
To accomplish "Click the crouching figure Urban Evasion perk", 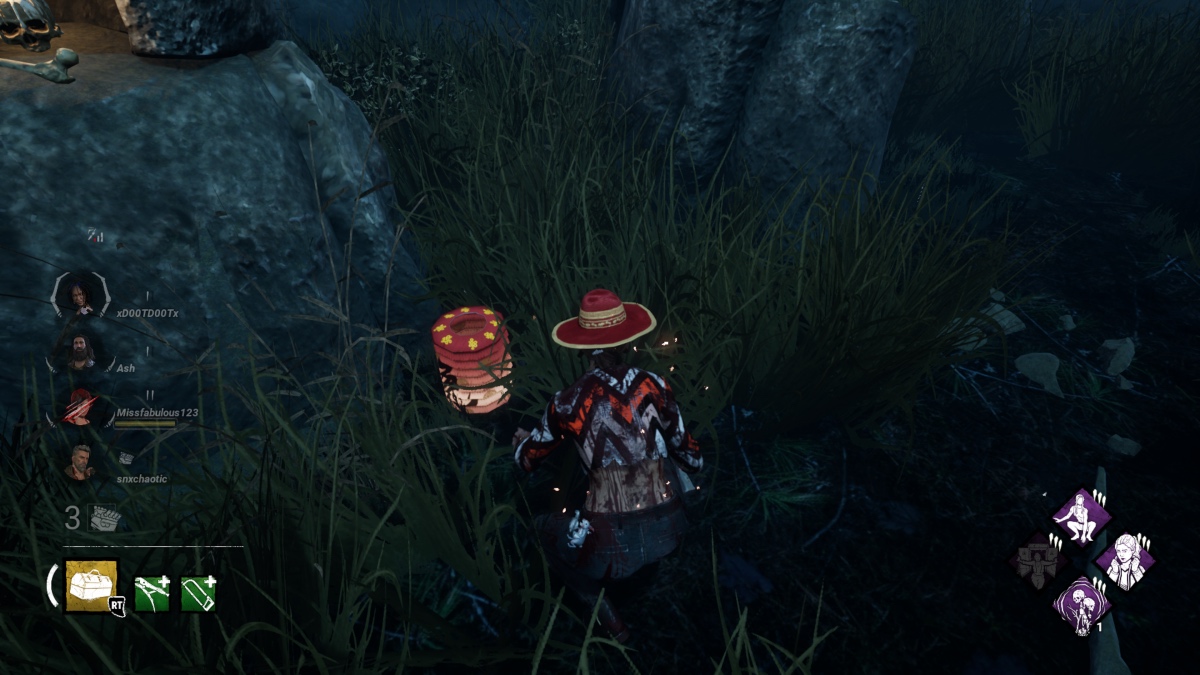I will tap(1081, 517).
